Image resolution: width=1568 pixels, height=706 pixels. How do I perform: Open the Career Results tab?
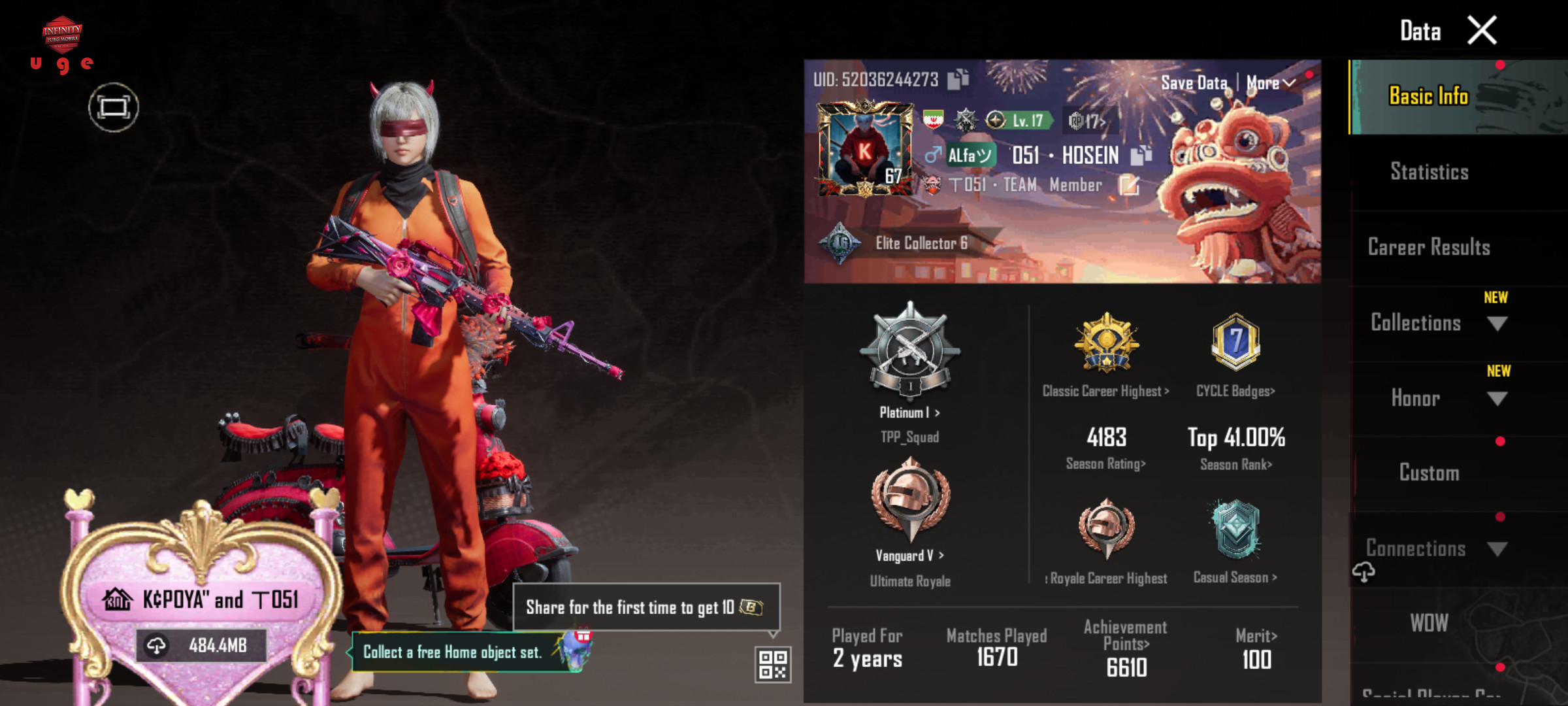click(1429, 247)
